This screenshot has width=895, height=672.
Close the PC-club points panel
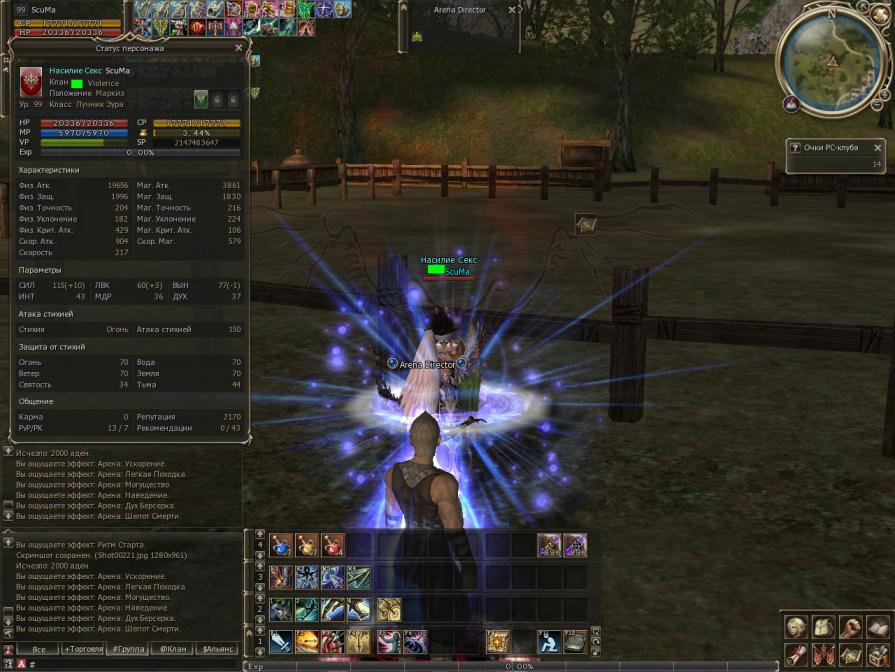click(x=877, y=148)
